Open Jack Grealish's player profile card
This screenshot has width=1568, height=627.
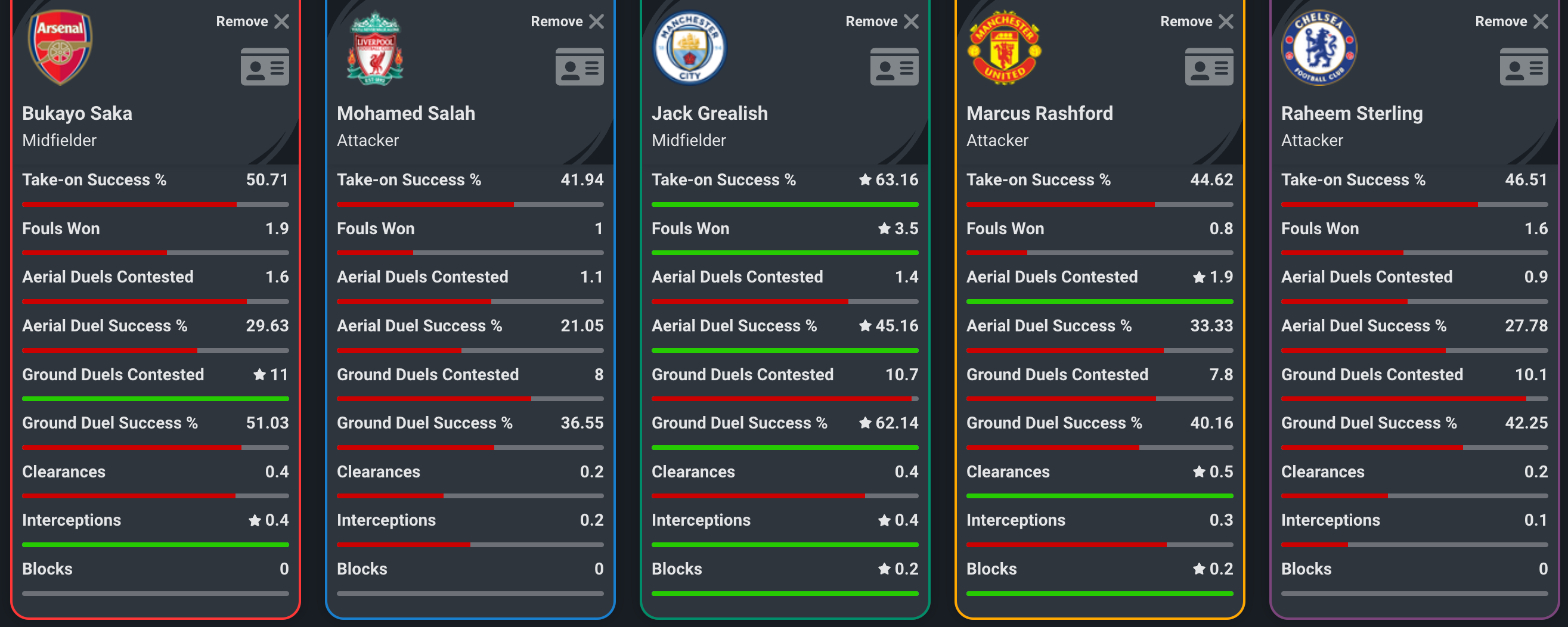tap(894, 67)
